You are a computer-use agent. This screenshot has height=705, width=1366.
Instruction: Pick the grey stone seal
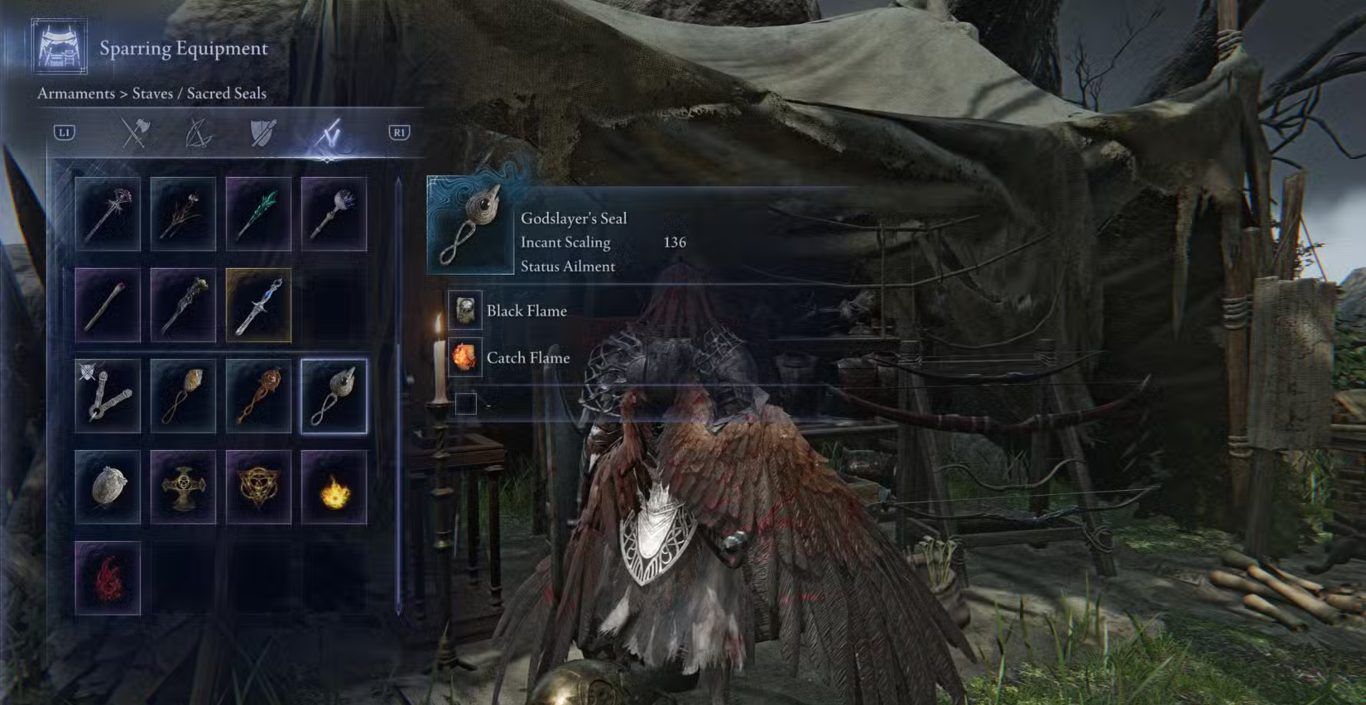(x=108, y=487)
